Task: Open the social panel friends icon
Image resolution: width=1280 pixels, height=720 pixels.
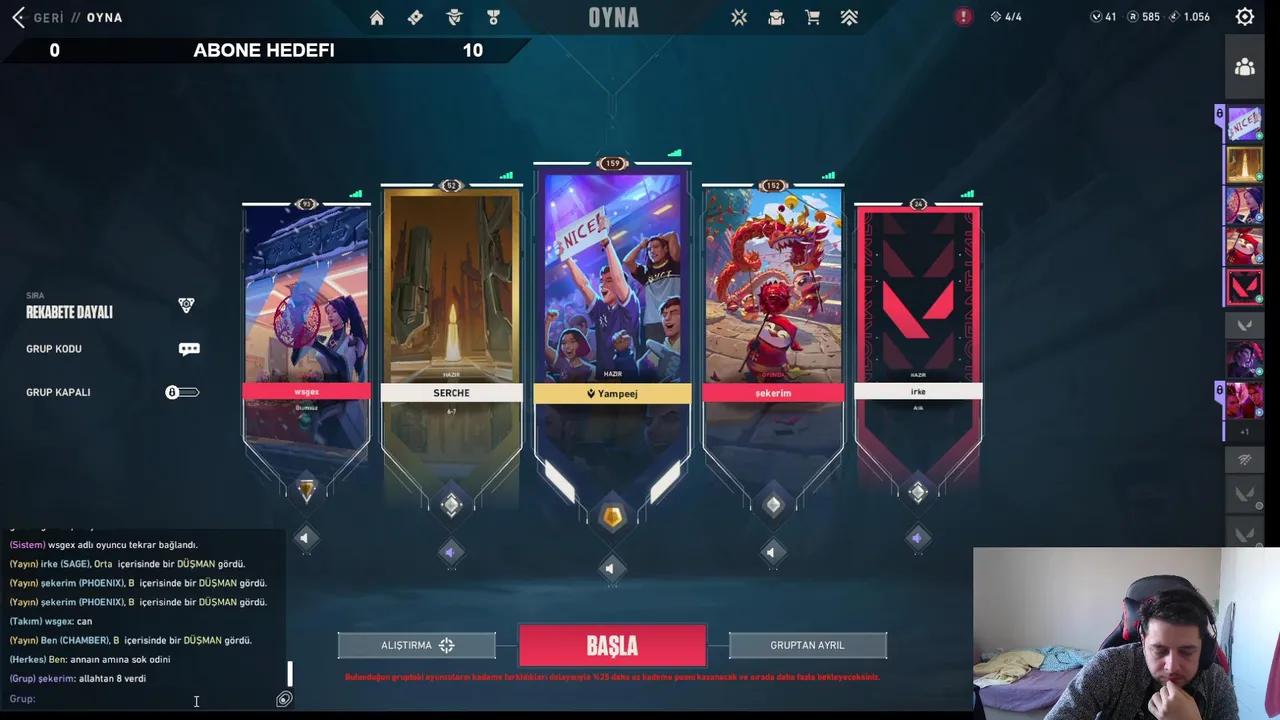Action: [1244, 66]
